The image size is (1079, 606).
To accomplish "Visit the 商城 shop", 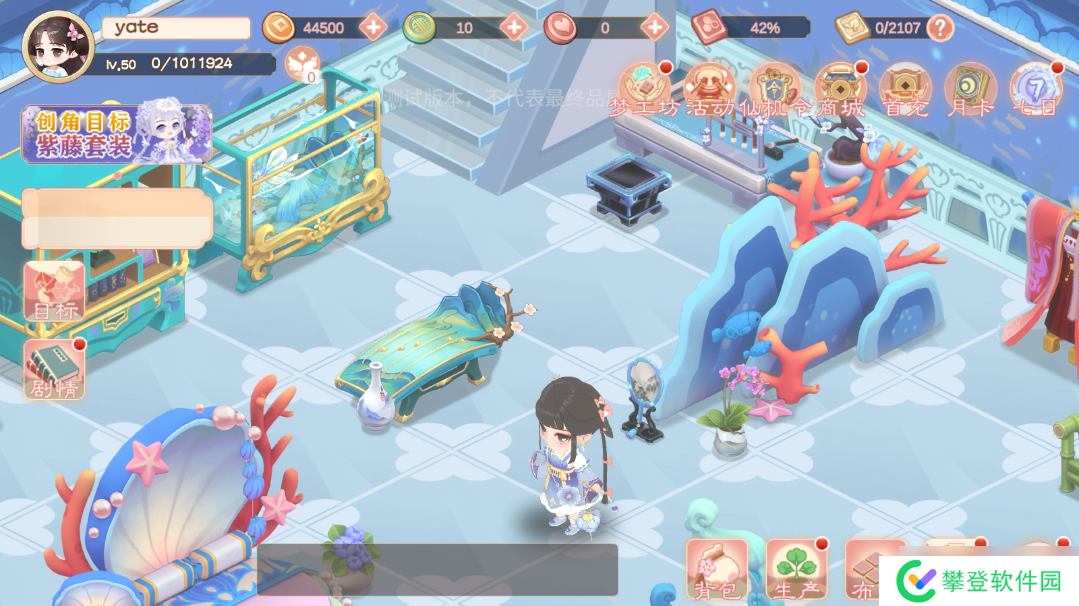I will coord(840,90).
